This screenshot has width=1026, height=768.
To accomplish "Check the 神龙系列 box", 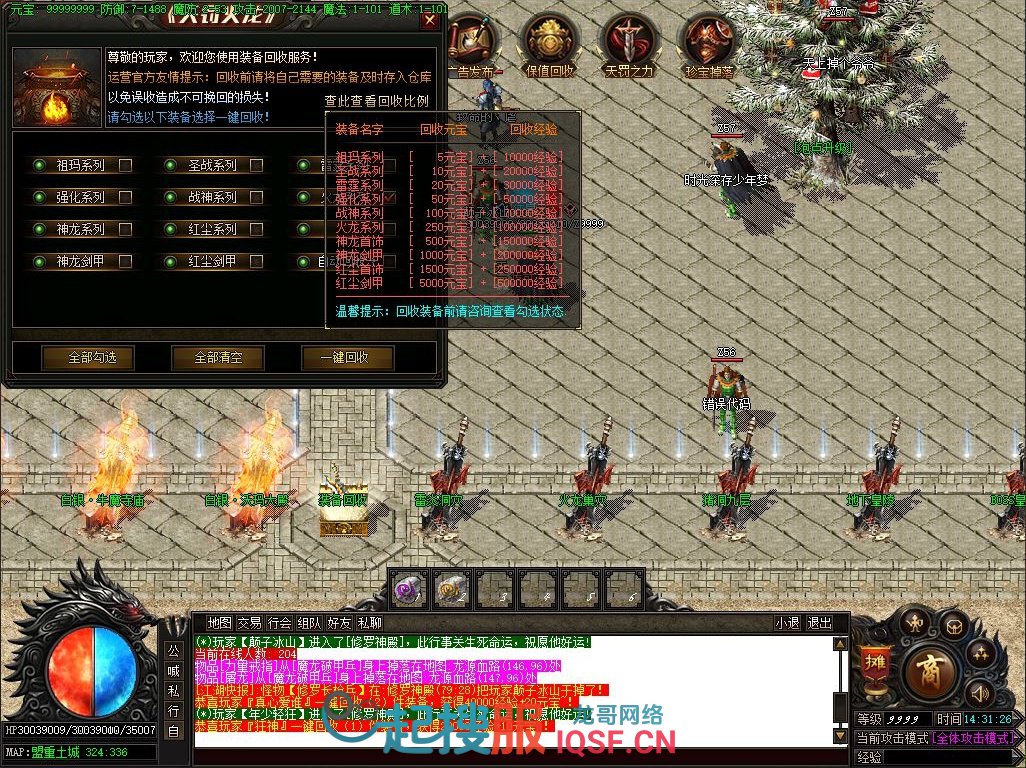I will pyautogui.click(x=125, y=230).
